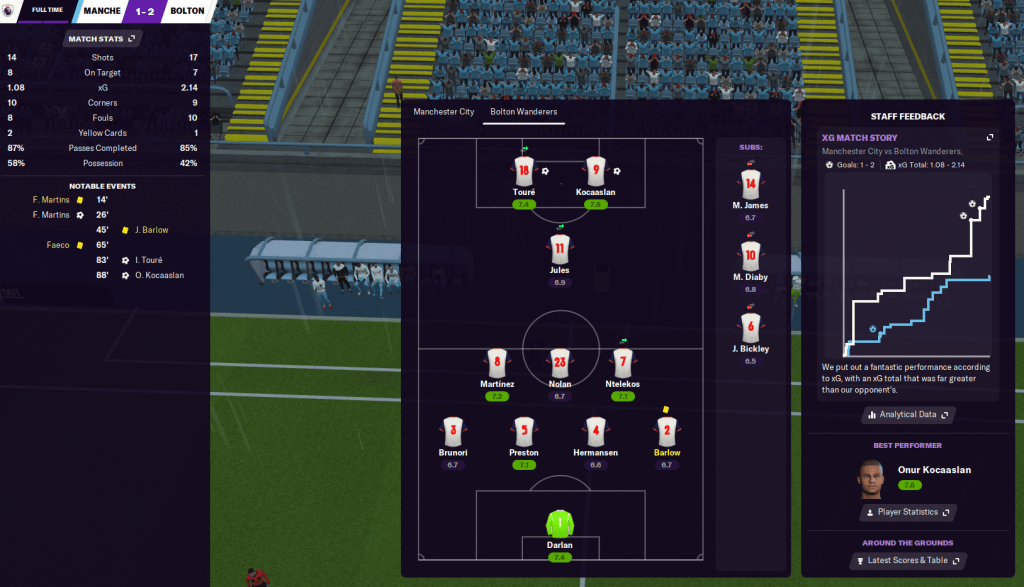Open Analytical Data
Screen dimensions: 1024x587
click(x=908, y=414)
